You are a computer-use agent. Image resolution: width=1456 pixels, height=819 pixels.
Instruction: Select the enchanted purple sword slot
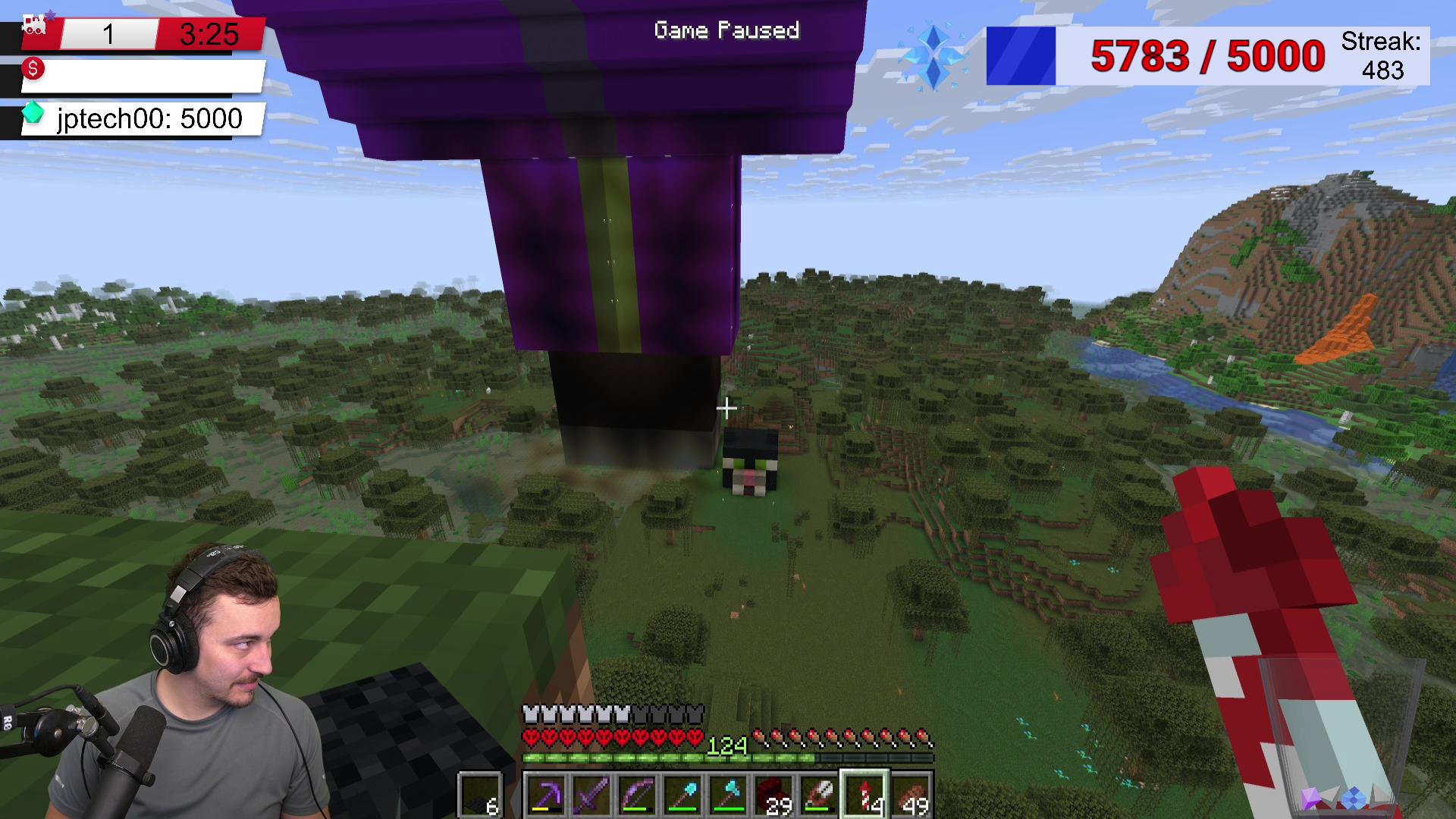coord(591,795)
